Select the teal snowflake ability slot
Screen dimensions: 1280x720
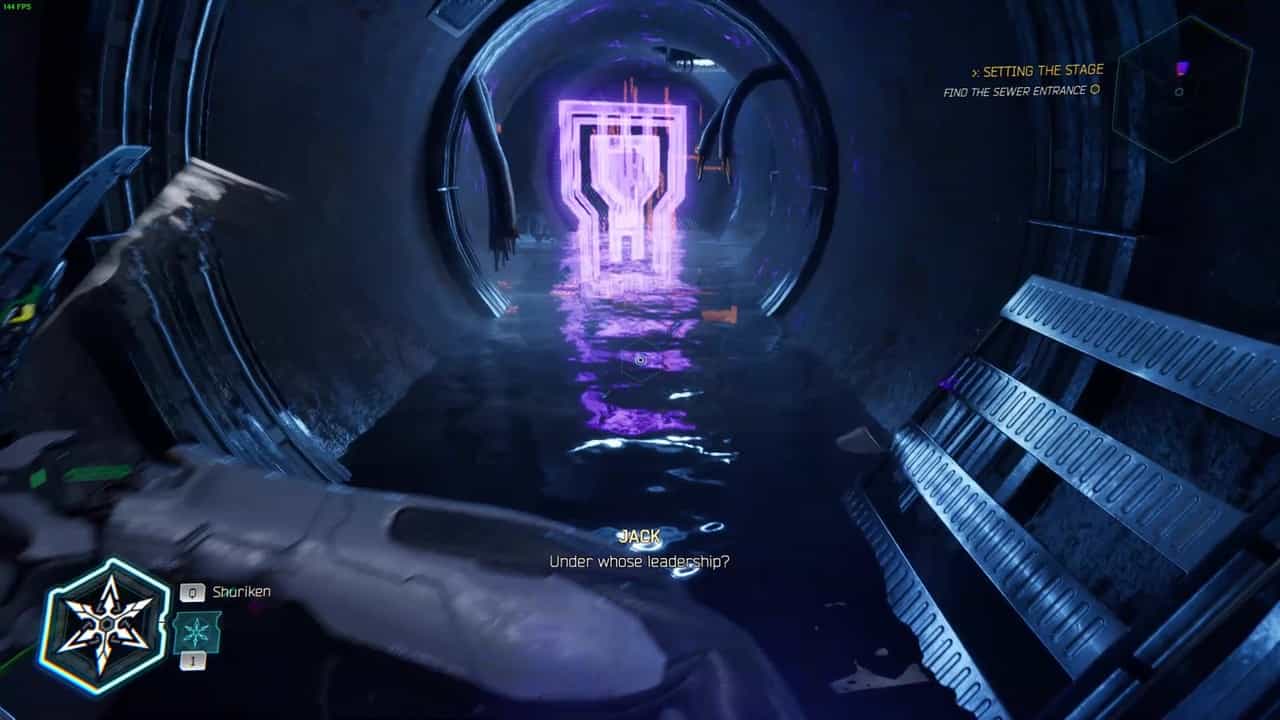[x=196, y=633]
